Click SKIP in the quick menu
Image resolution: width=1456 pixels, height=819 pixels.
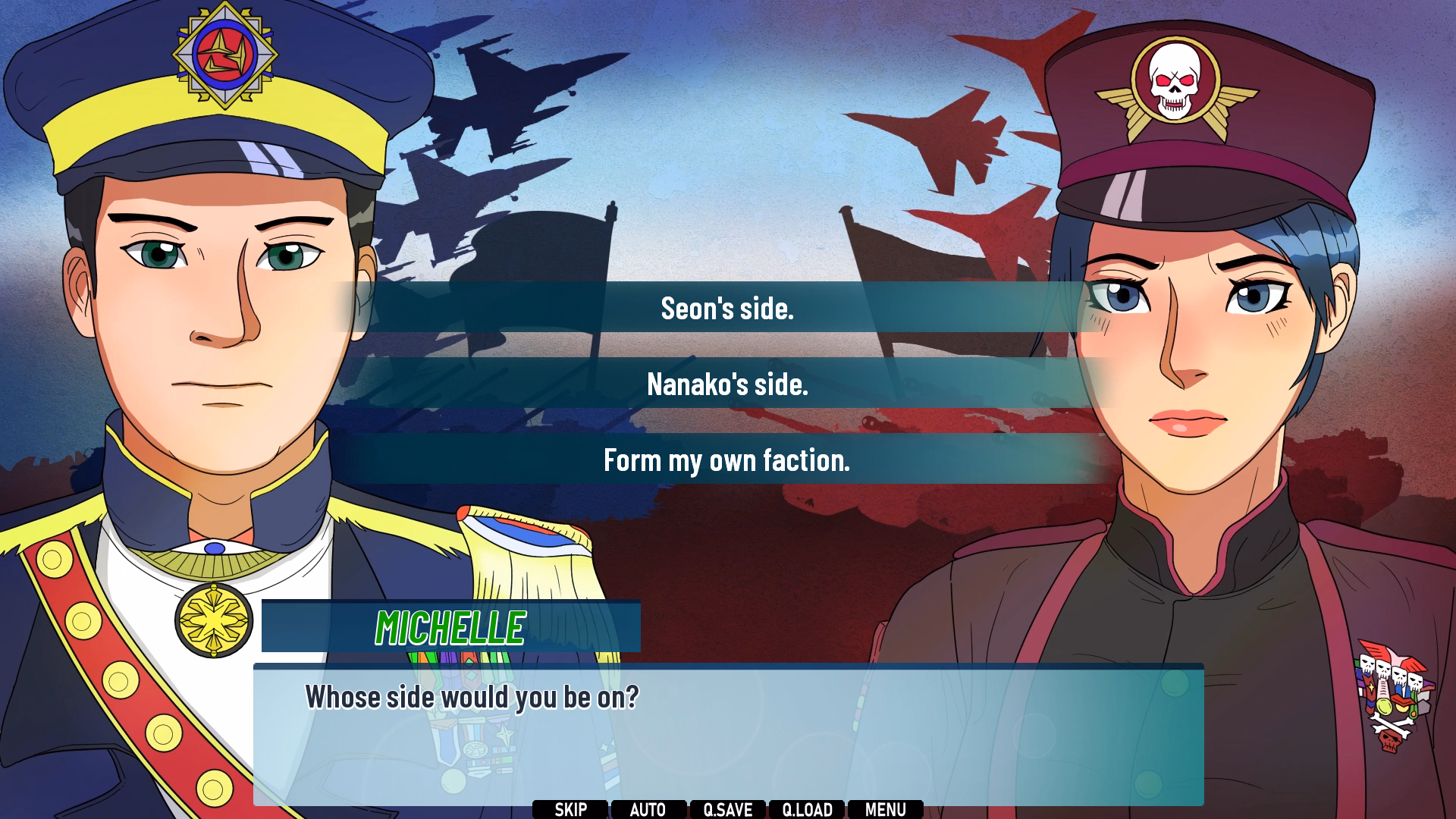(x=569, y=809)
